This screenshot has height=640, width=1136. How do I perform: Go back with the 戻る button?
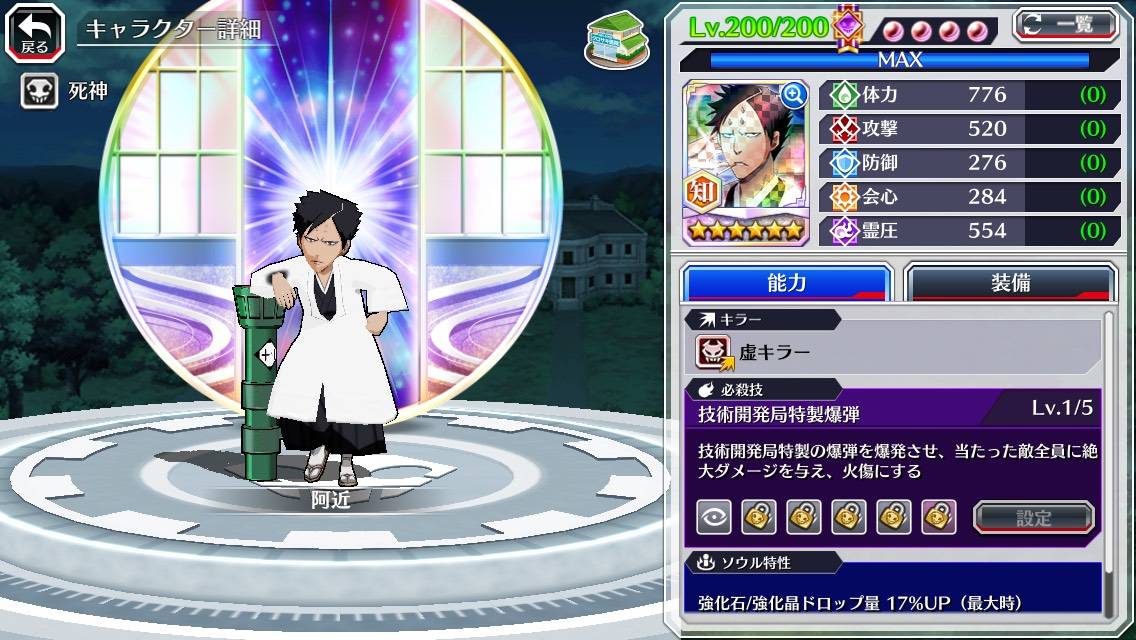(35, 32)
